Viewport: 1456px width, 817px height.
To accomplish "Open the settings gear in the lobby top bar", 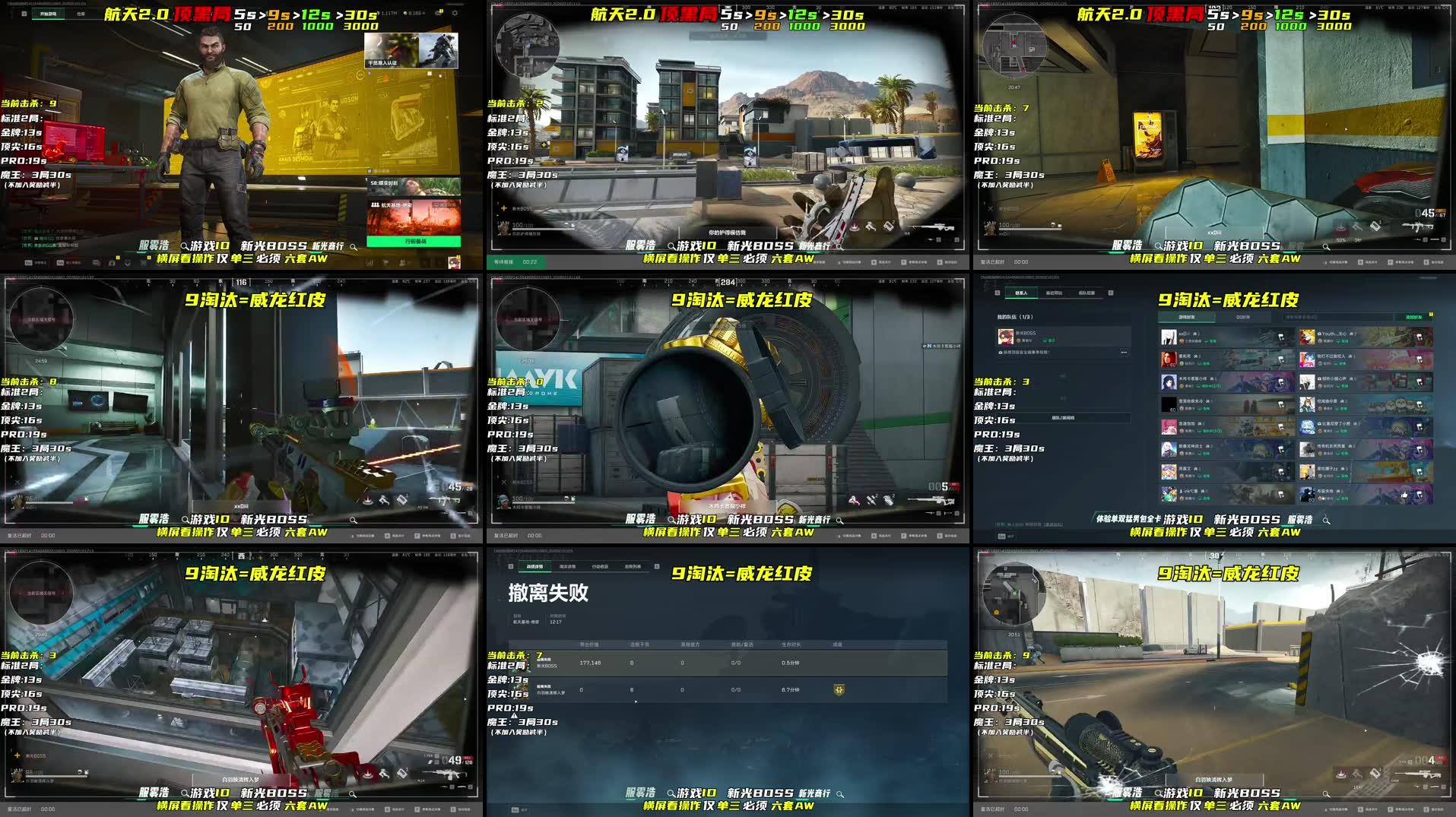I will pyautogui.click(x=455, y=13).
